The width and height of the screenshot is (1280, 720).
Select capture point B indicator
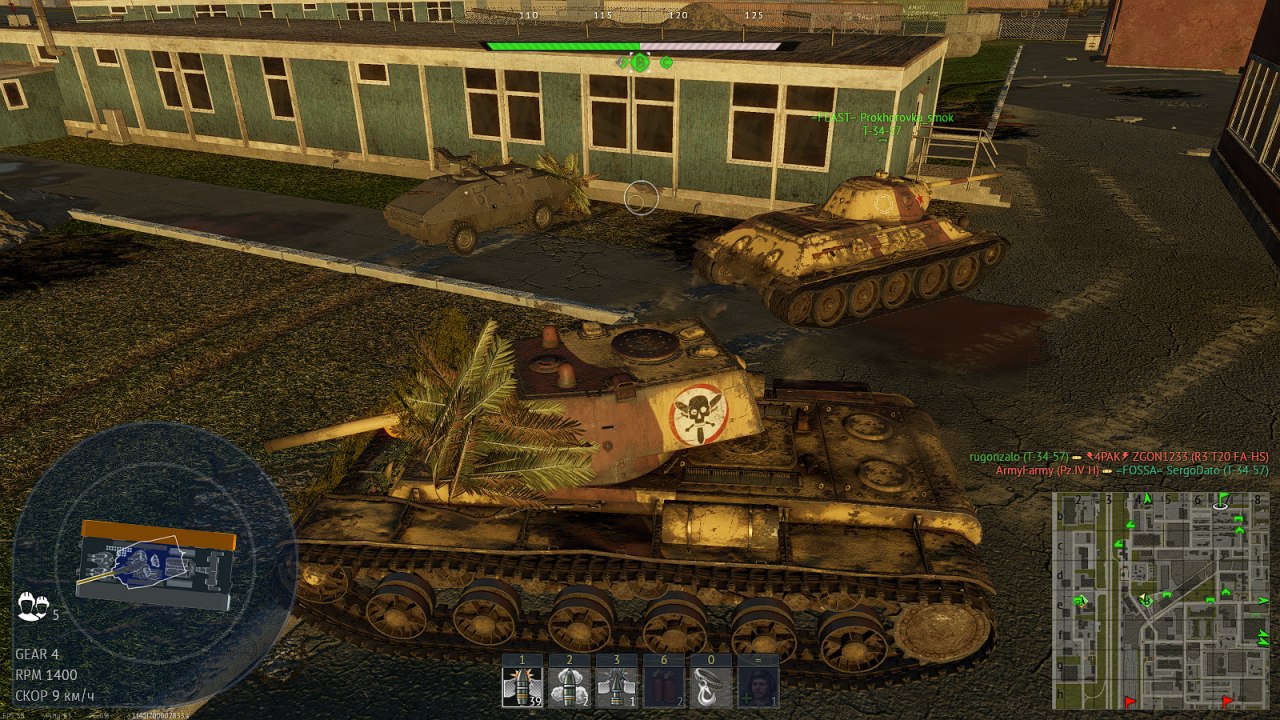640,62
